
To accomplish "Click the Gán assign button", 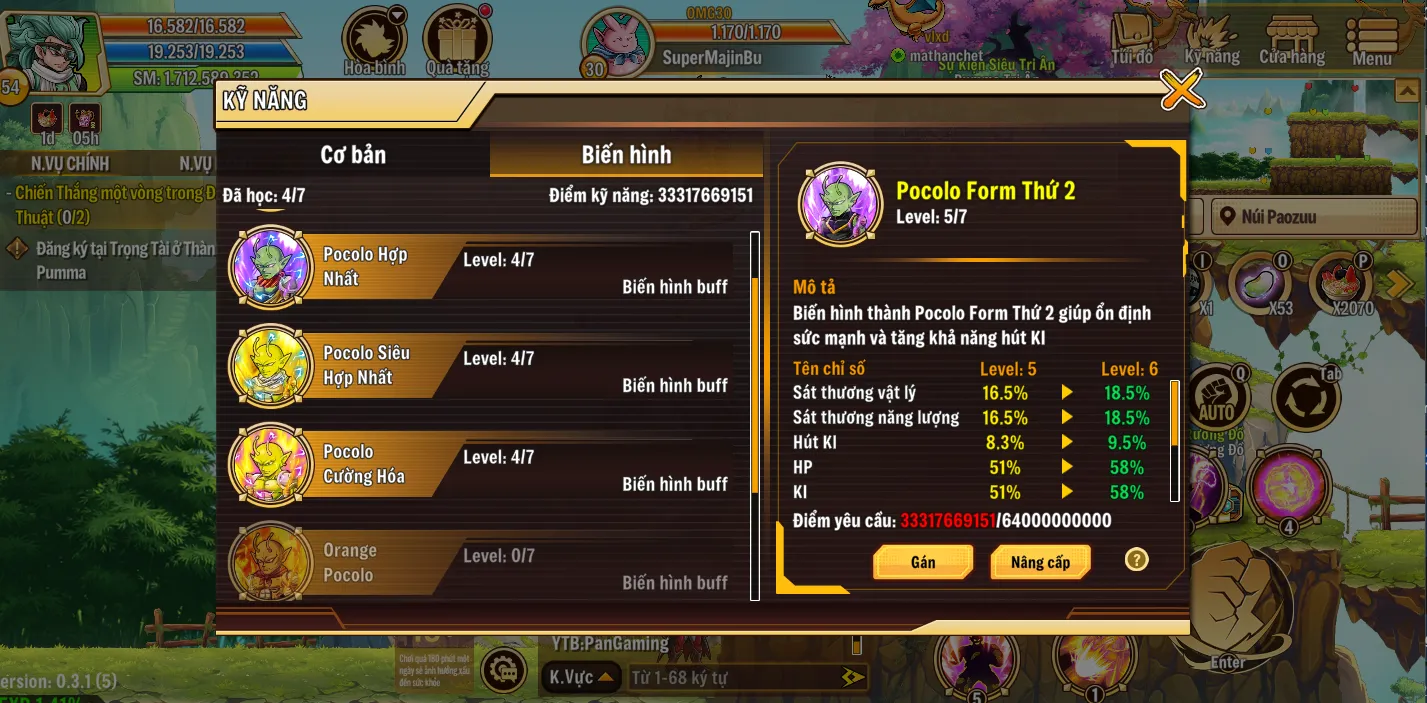I will tap(922, 562).
